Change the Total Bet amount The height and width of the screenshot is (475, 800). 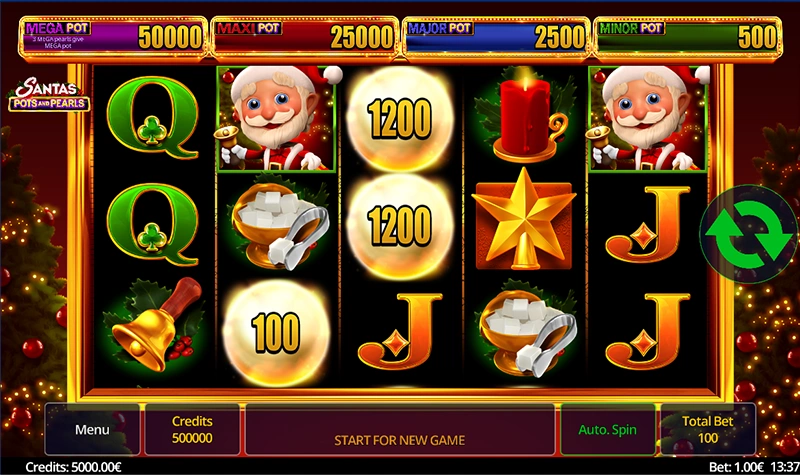click(707, 430)
